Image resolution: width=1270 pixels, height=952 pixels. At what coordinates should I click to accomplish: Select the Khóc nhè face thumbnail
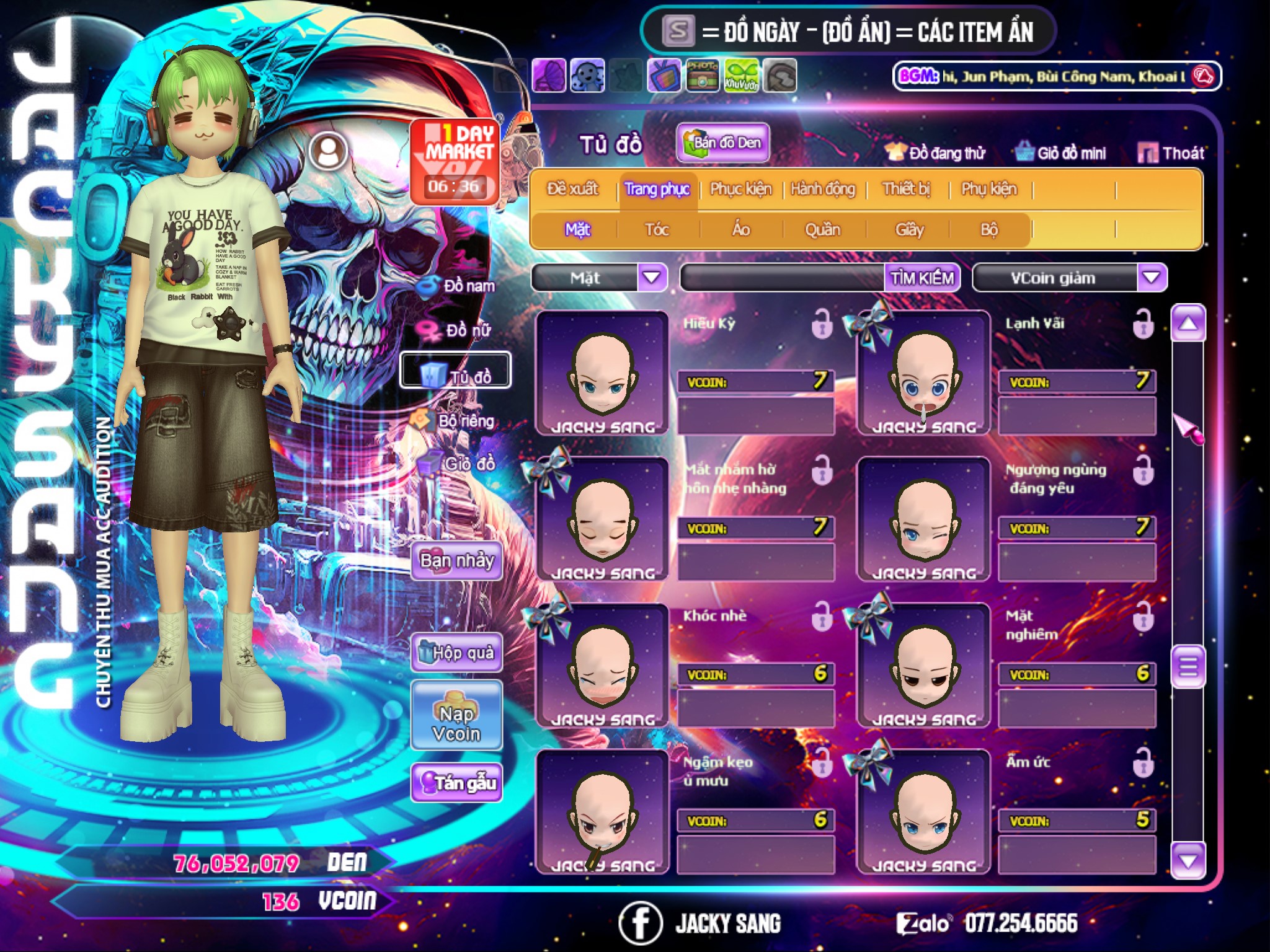tap(602, 666)
